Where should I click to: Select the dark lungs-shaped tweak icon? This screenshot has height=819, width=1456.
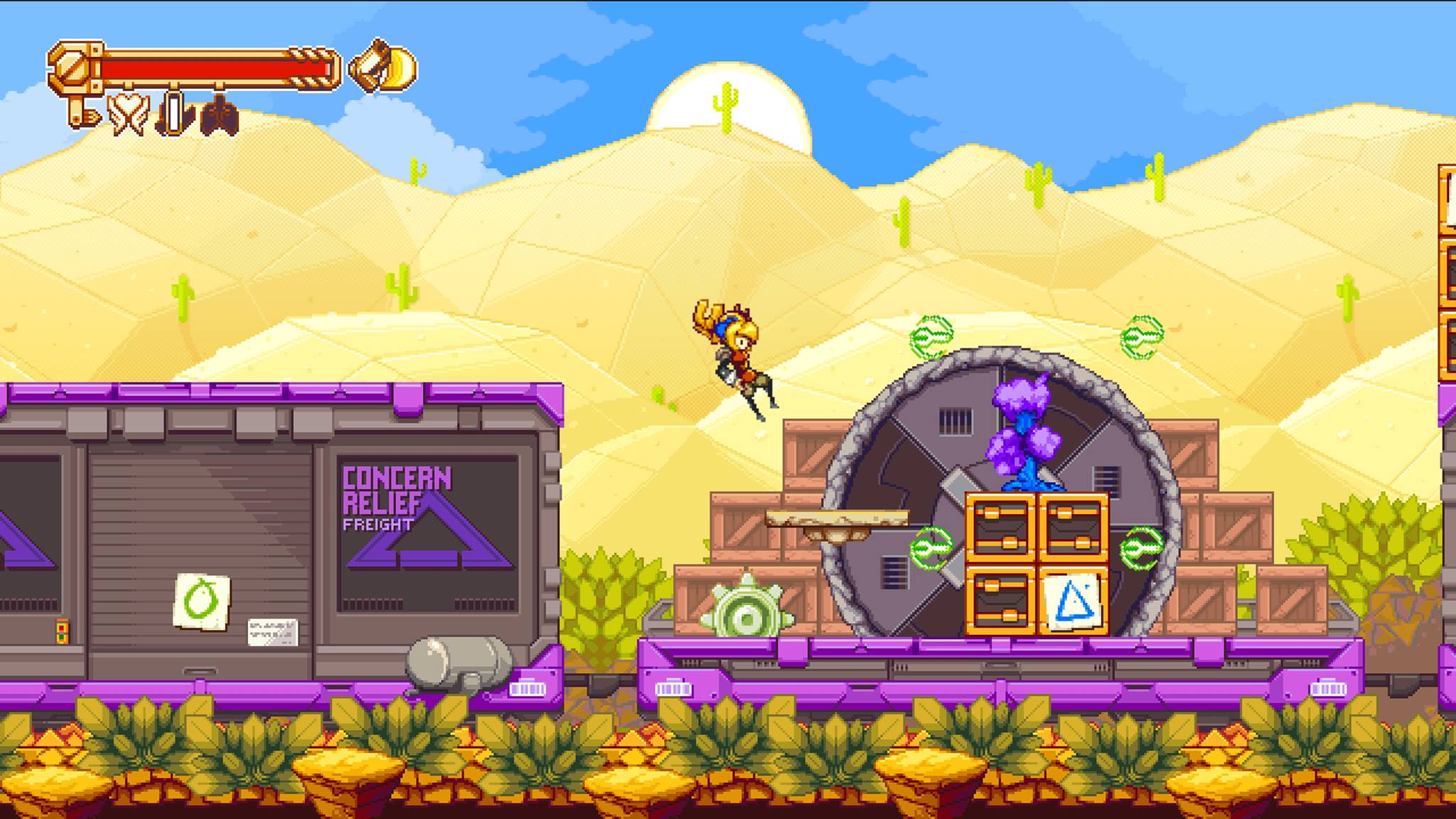point(219,114)
